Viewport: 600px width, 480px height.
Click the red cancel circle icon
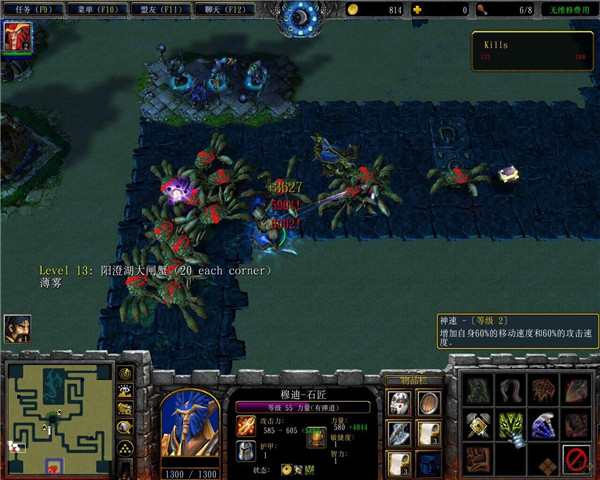tap(575, 460)
